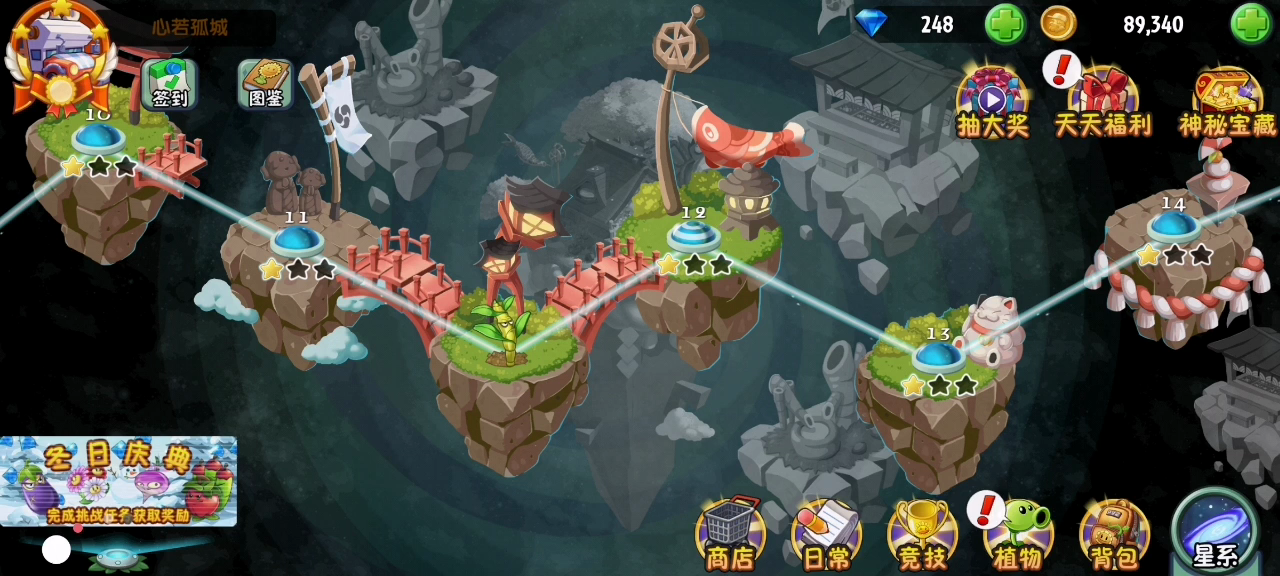
Task: Select level 14 node
Action: 1173,226
